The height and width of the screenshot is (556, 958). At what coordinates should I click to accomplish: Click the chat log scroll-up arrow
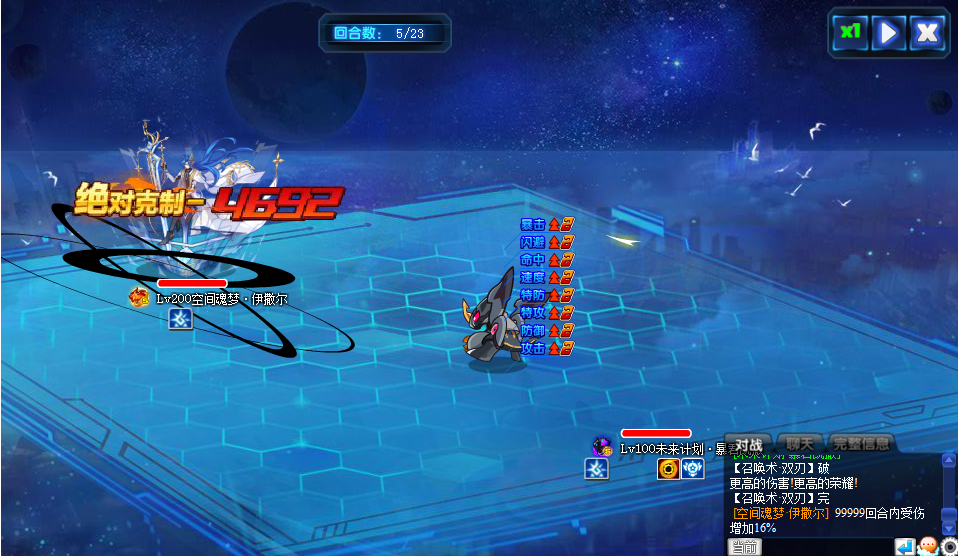[948, 461]
